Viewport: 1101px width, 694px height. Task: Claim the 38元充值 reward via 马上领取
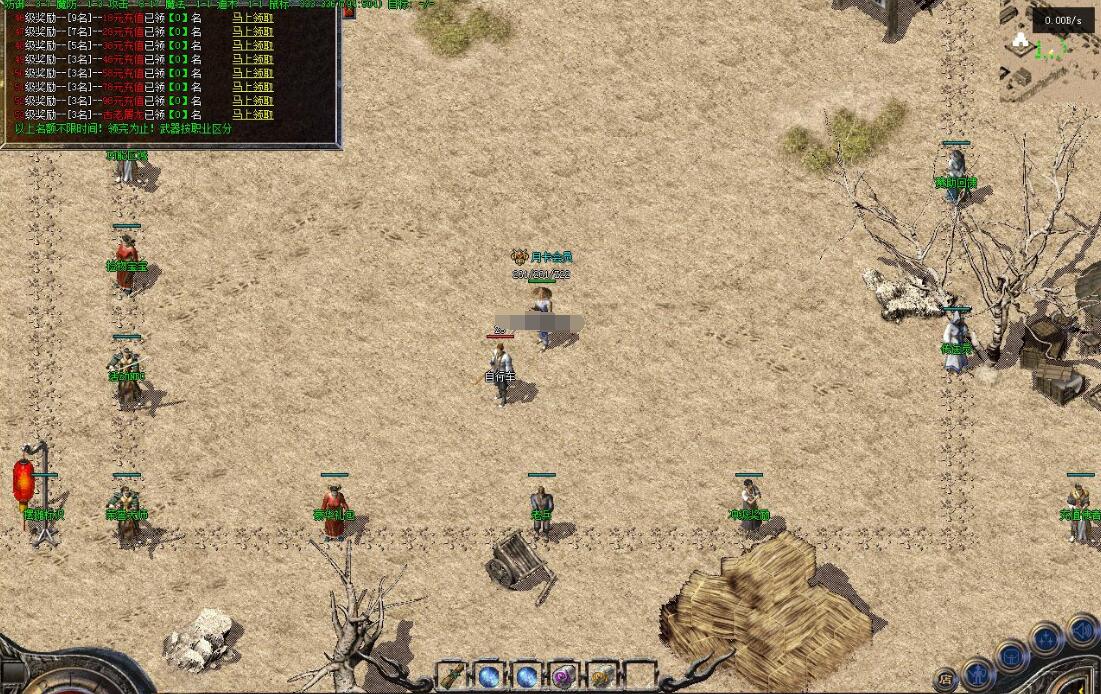(x=252, y=46)
